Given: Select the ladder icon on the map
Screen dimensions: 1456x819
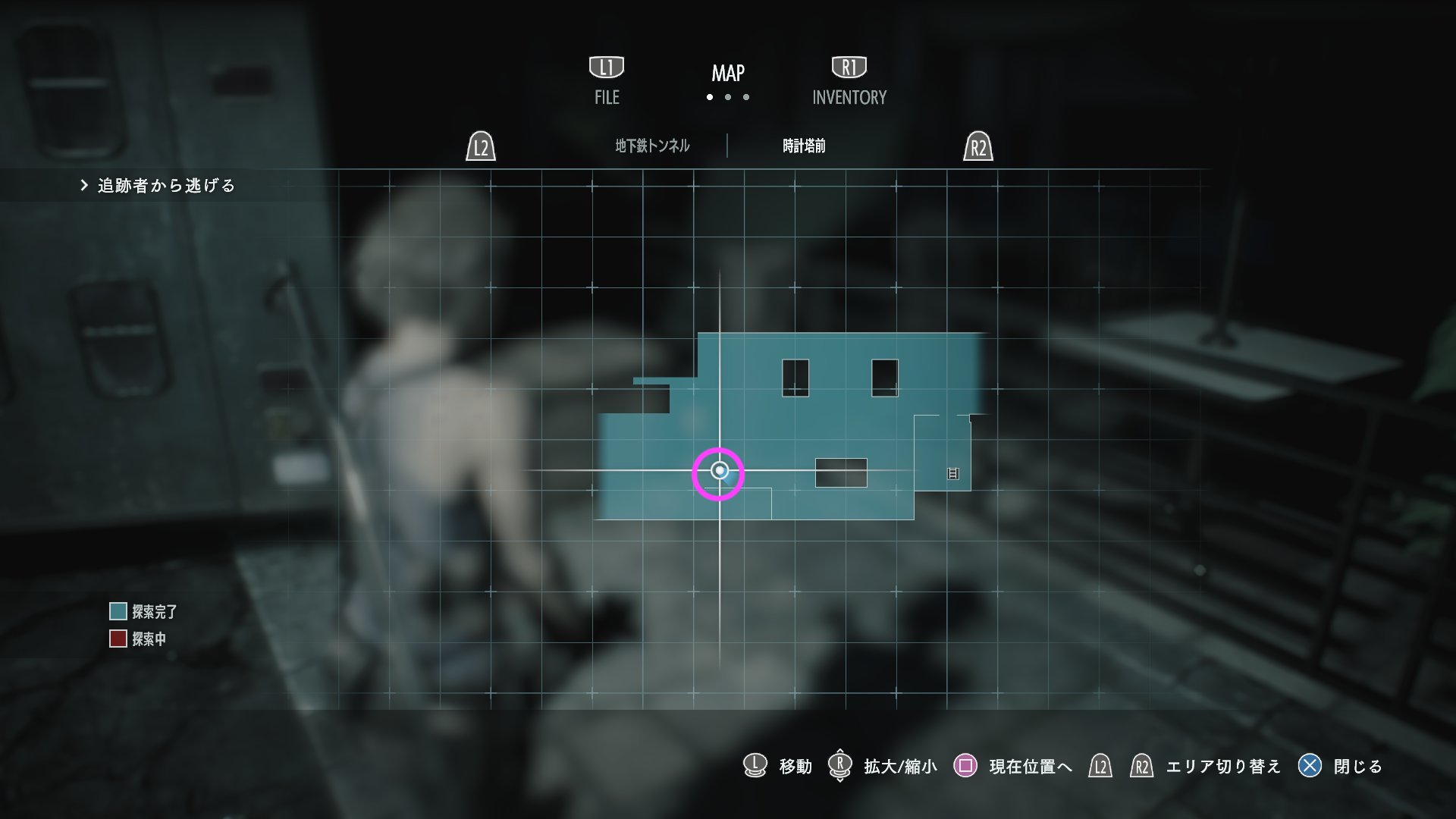Looking at the screenshot, I should [x=953, y=474].
